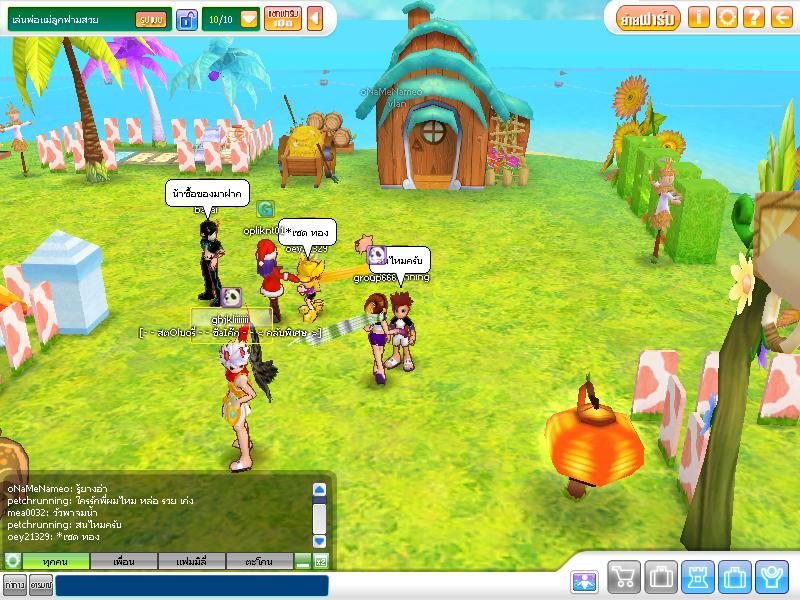
Task: Click the chat text input field
Action: pyautogui.click(x=190, y=585)
